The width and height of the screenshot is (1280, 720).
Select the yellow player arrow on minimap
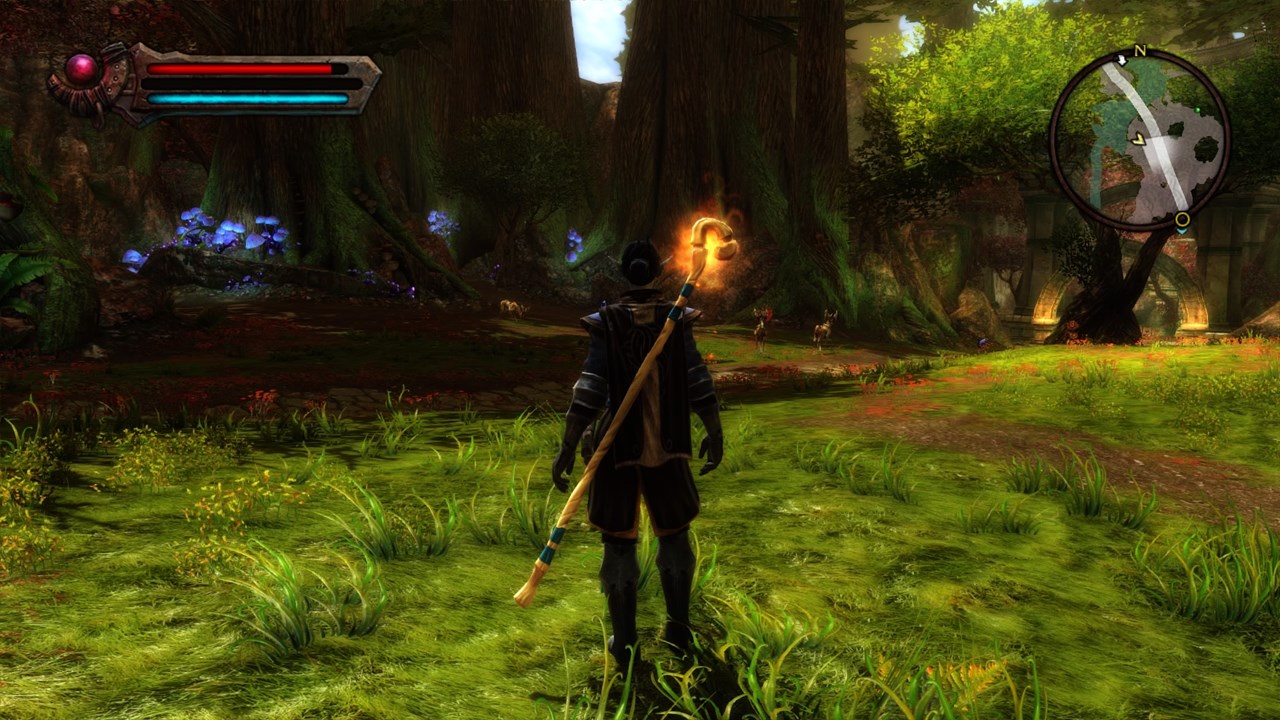[x=1138, y=139]
